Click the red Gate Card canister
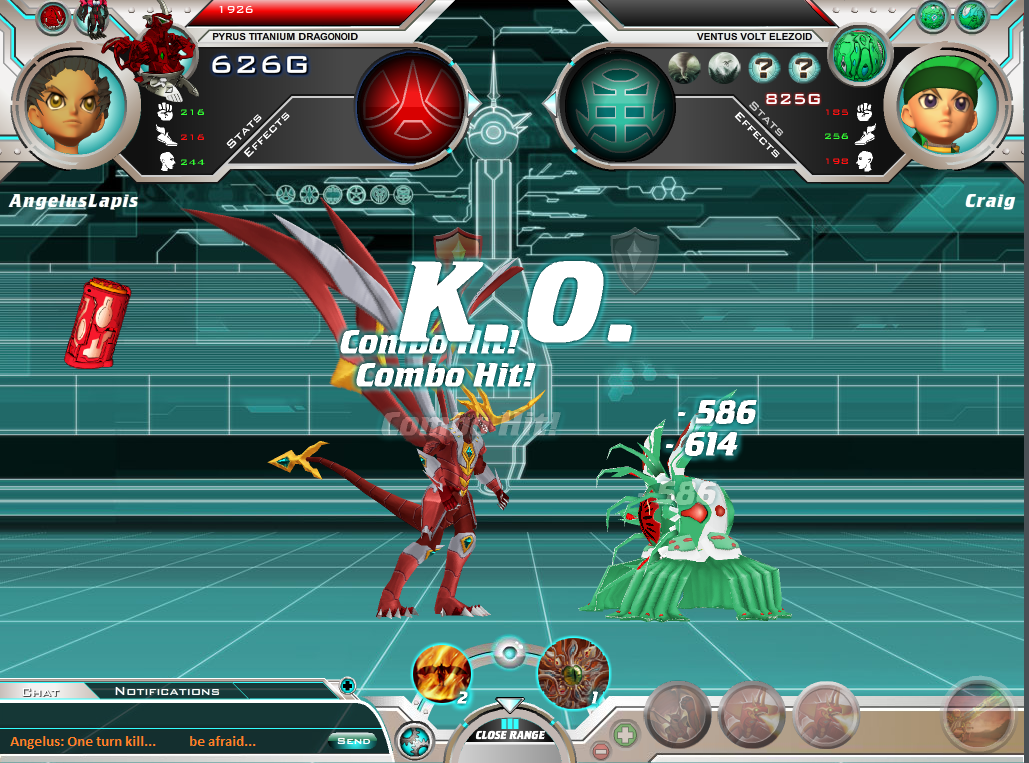 click(x=96, y=322)
